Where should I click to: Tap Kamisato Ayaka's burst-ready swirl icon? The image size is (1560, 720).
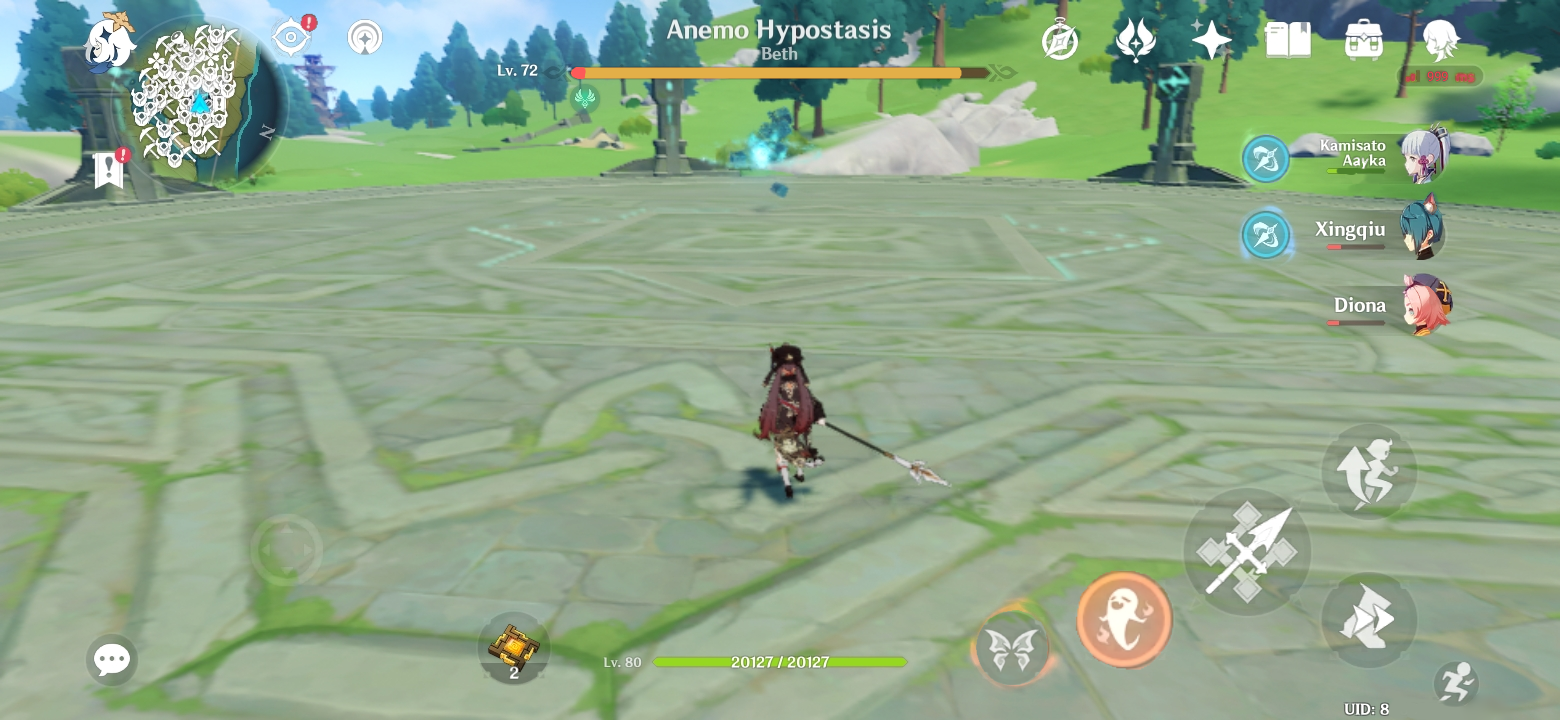click(1265, 159)
